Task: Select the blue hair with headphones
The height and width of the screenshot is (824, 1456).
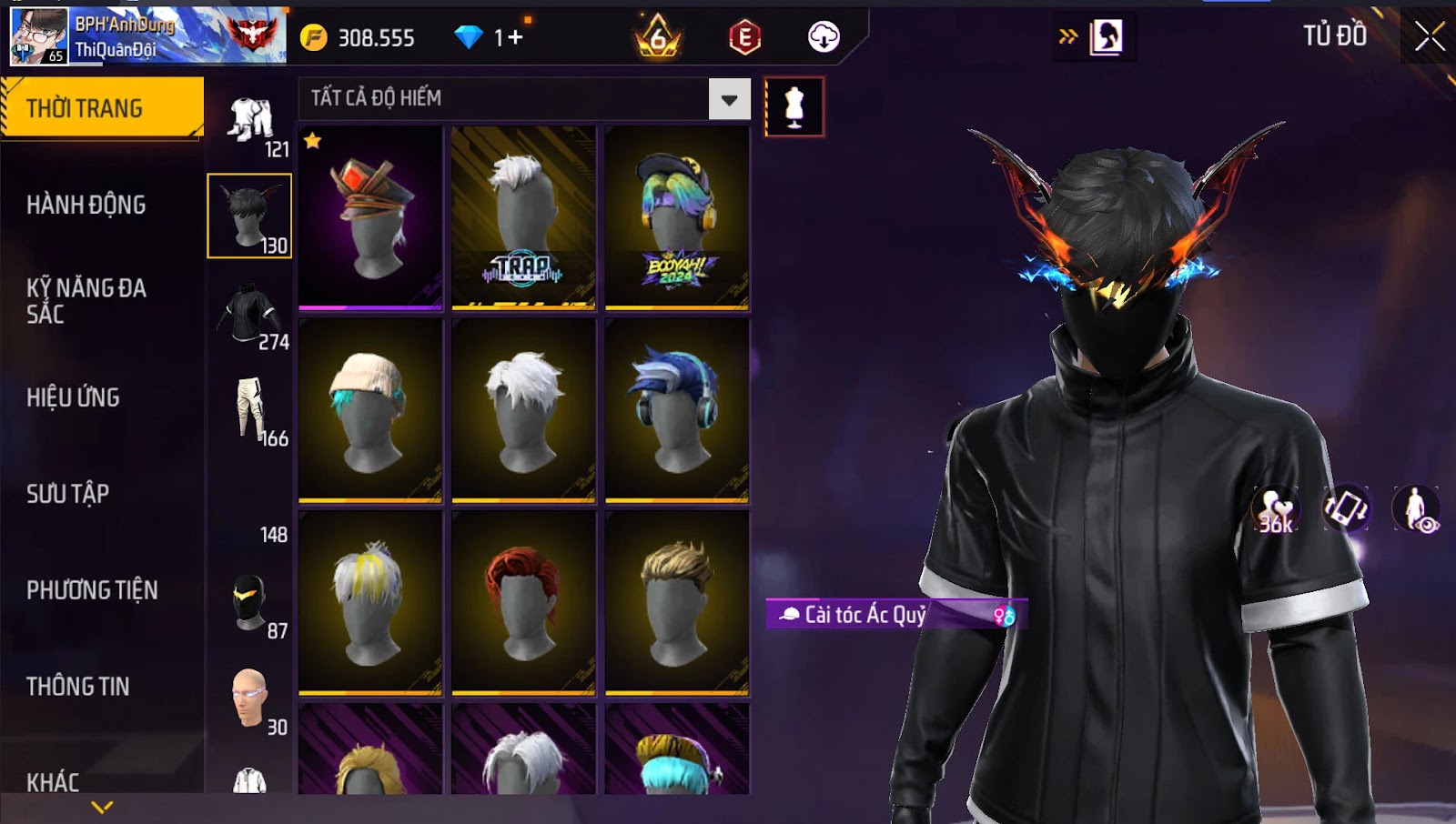Action: click(x=677, y=410)
